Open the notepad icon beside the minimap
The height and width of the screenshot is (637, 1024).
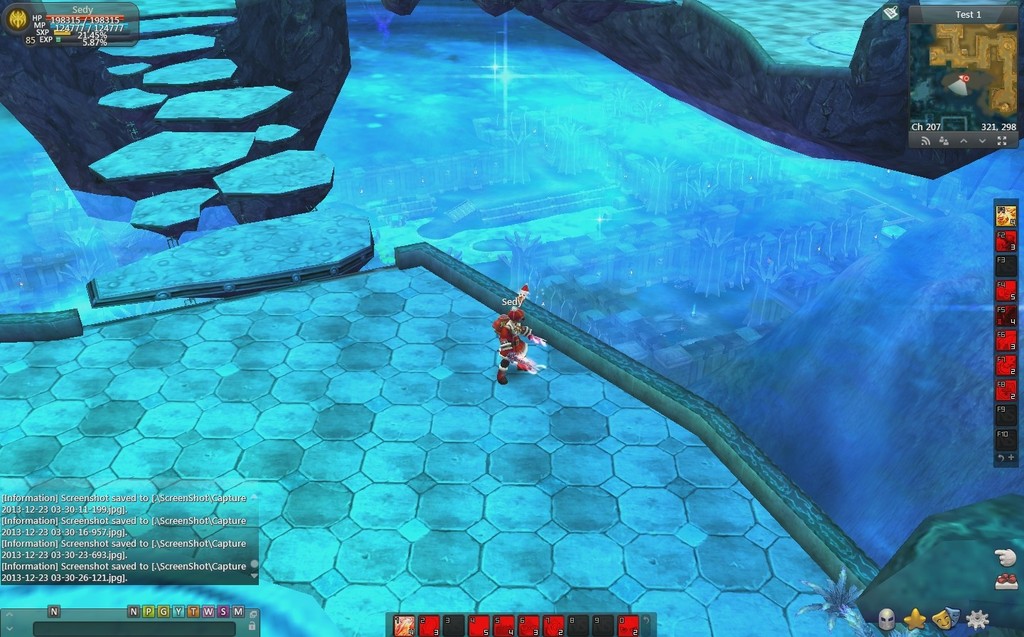pos(891,13)
